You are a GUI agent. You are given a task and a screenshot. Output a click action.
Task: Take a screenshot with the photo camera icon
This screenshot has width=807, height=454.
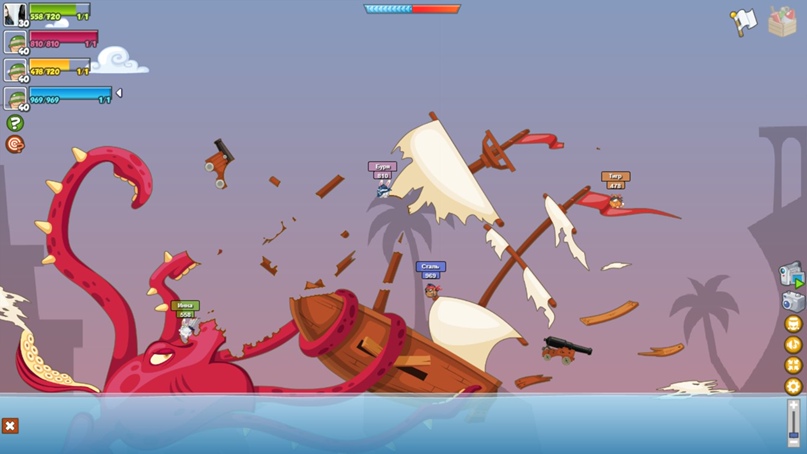792,301
